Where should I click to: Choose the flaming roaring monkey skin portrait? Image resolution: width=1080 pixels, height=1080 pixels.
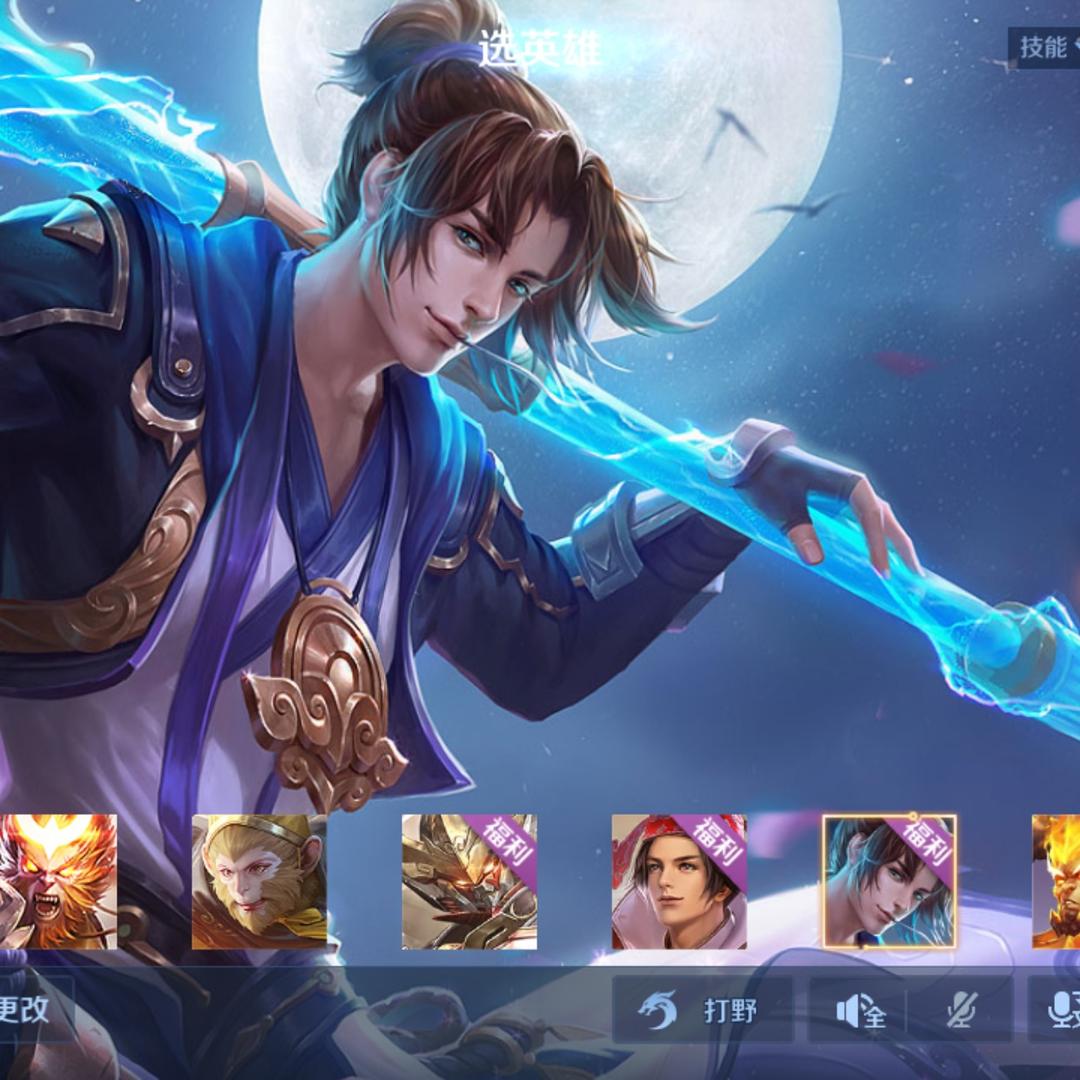58,882
